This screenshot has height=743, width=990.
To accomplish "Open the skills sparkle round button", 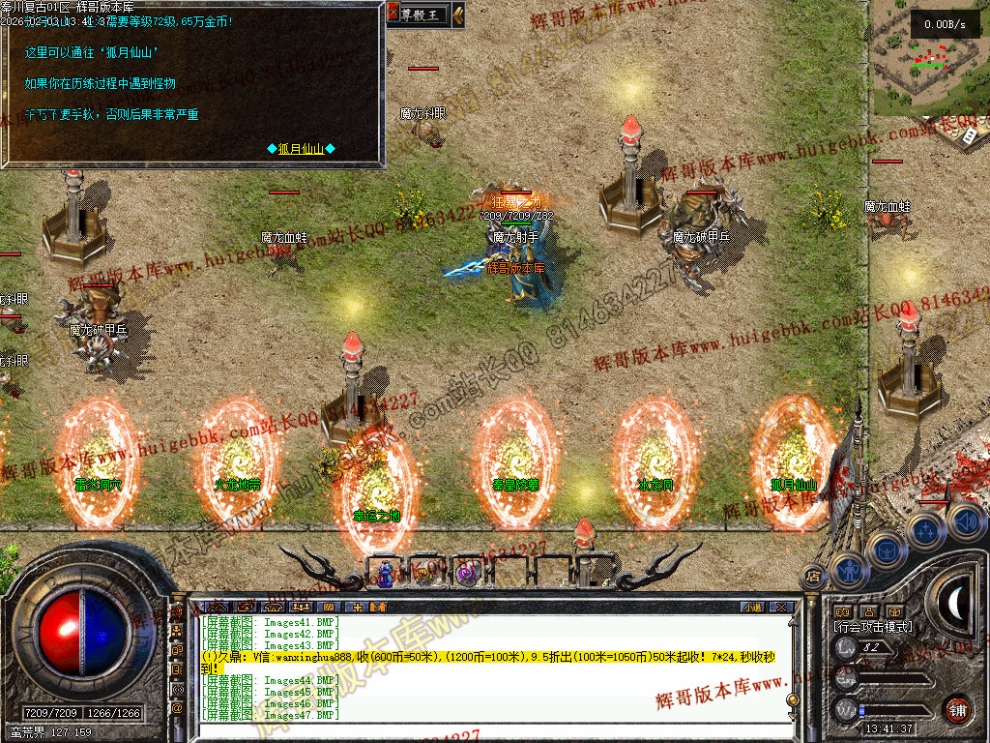I will click(x=927, y=528).
